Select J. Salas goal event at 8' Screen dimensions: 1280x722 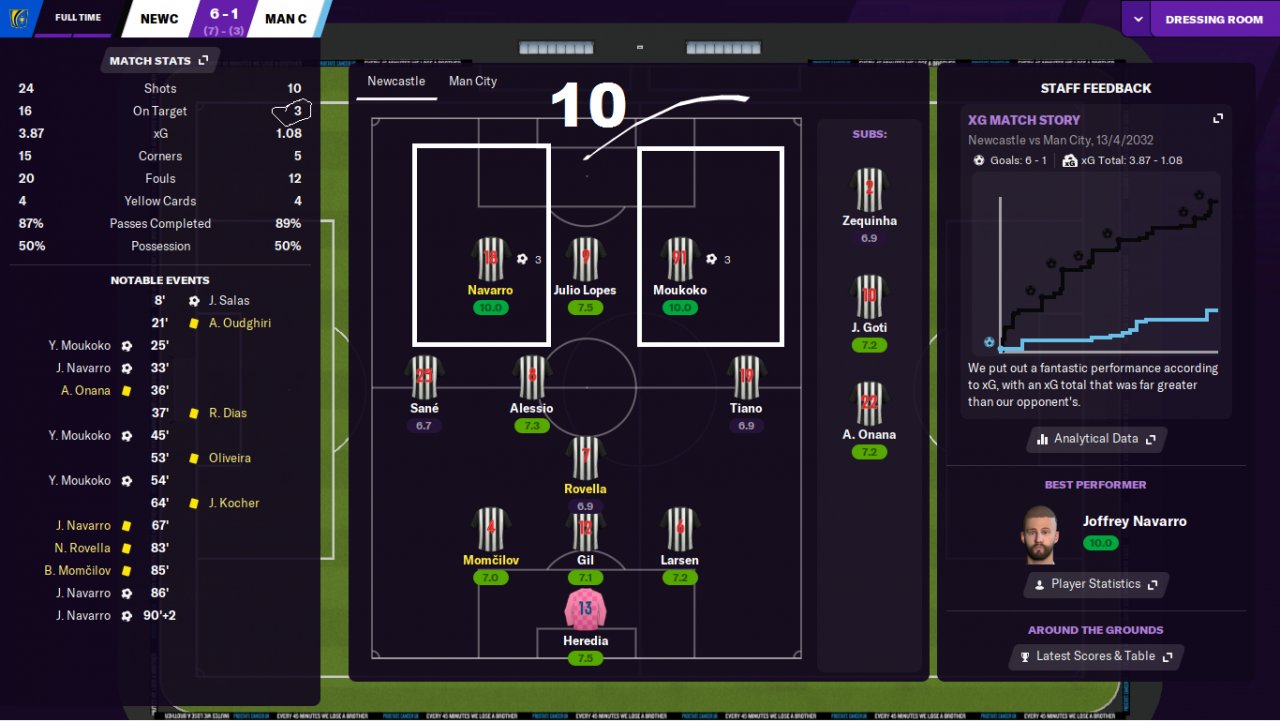[x=229, y=301]
